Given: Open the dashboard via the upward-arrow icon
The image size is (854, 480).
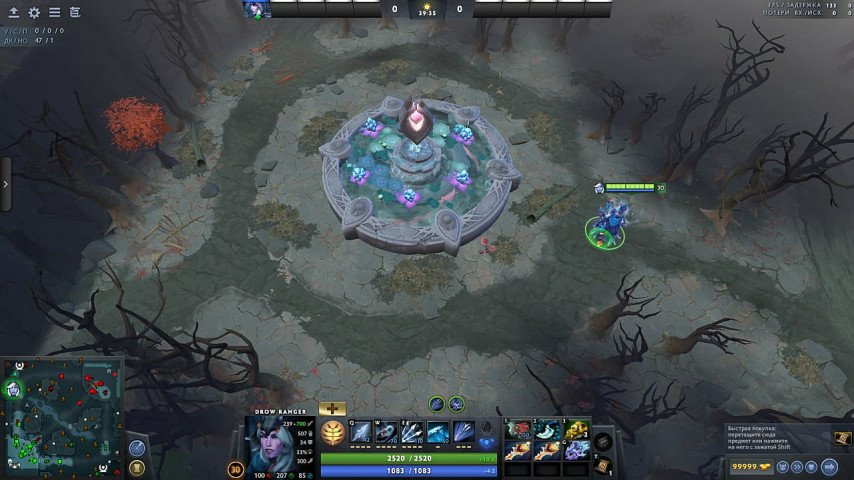Looking at the screenshot, I should pos(14,13).
